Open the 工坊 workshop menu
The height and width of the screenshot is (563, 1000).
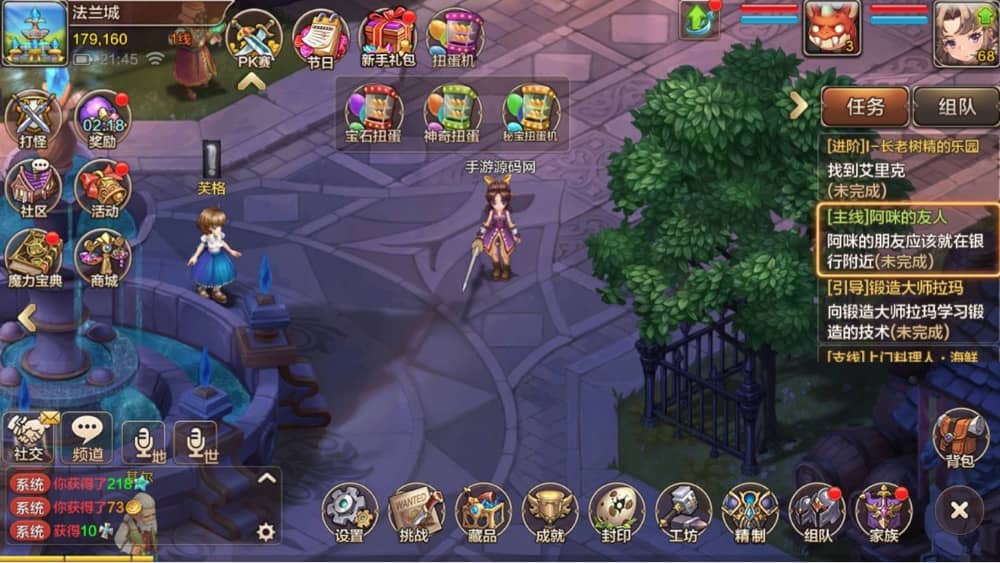(x=683, y=510)
